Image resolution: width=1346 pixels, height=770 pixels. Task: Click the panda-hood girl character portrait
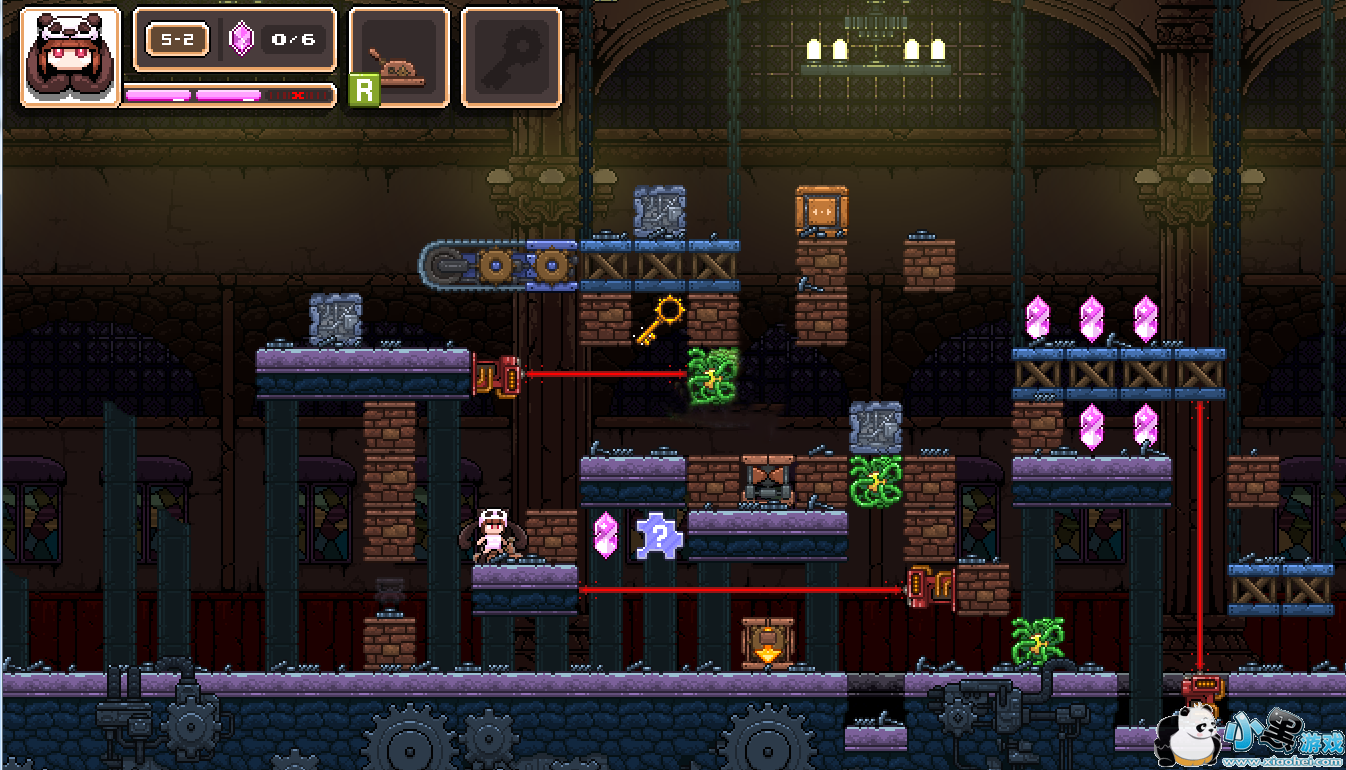pyautogui.click(x=70, y=57)
